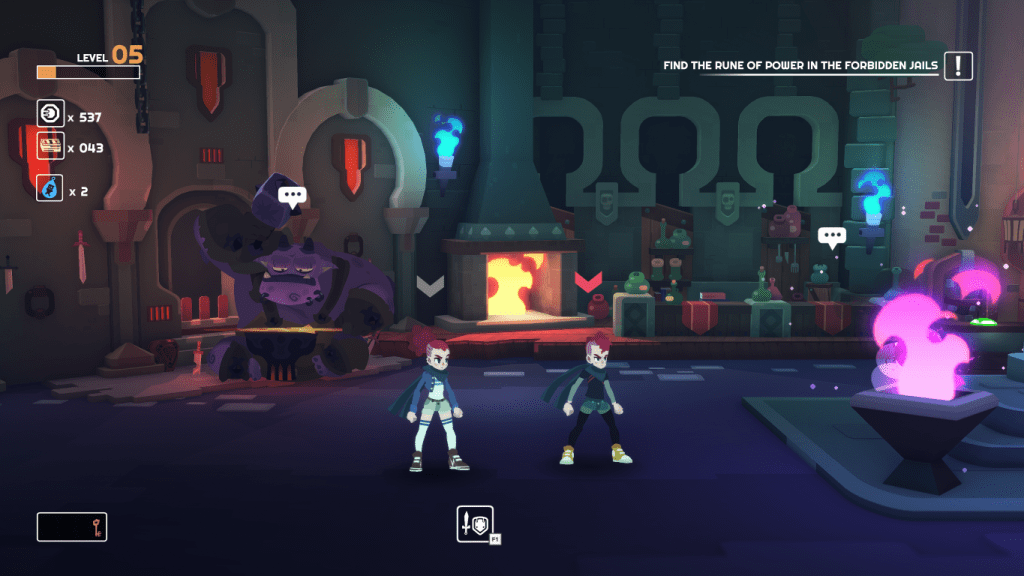The width and height of the screenshot is (1024, 576).
Task: Open the Rune of Power objective tracker
Action: (800, 67)
